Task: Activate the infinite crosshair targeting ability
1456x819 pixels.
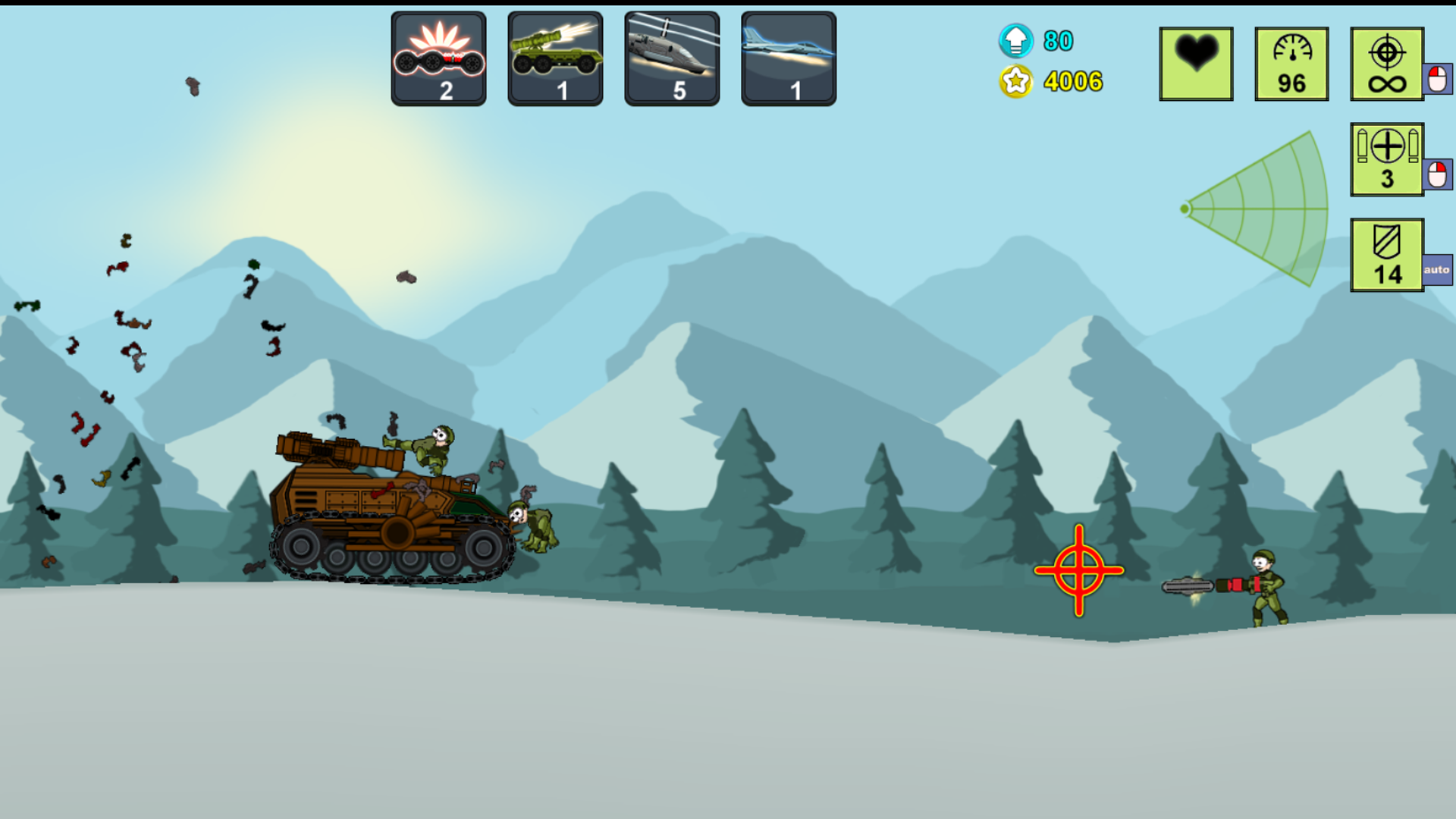Action: pyautogui.click(x=1387, y=62)
